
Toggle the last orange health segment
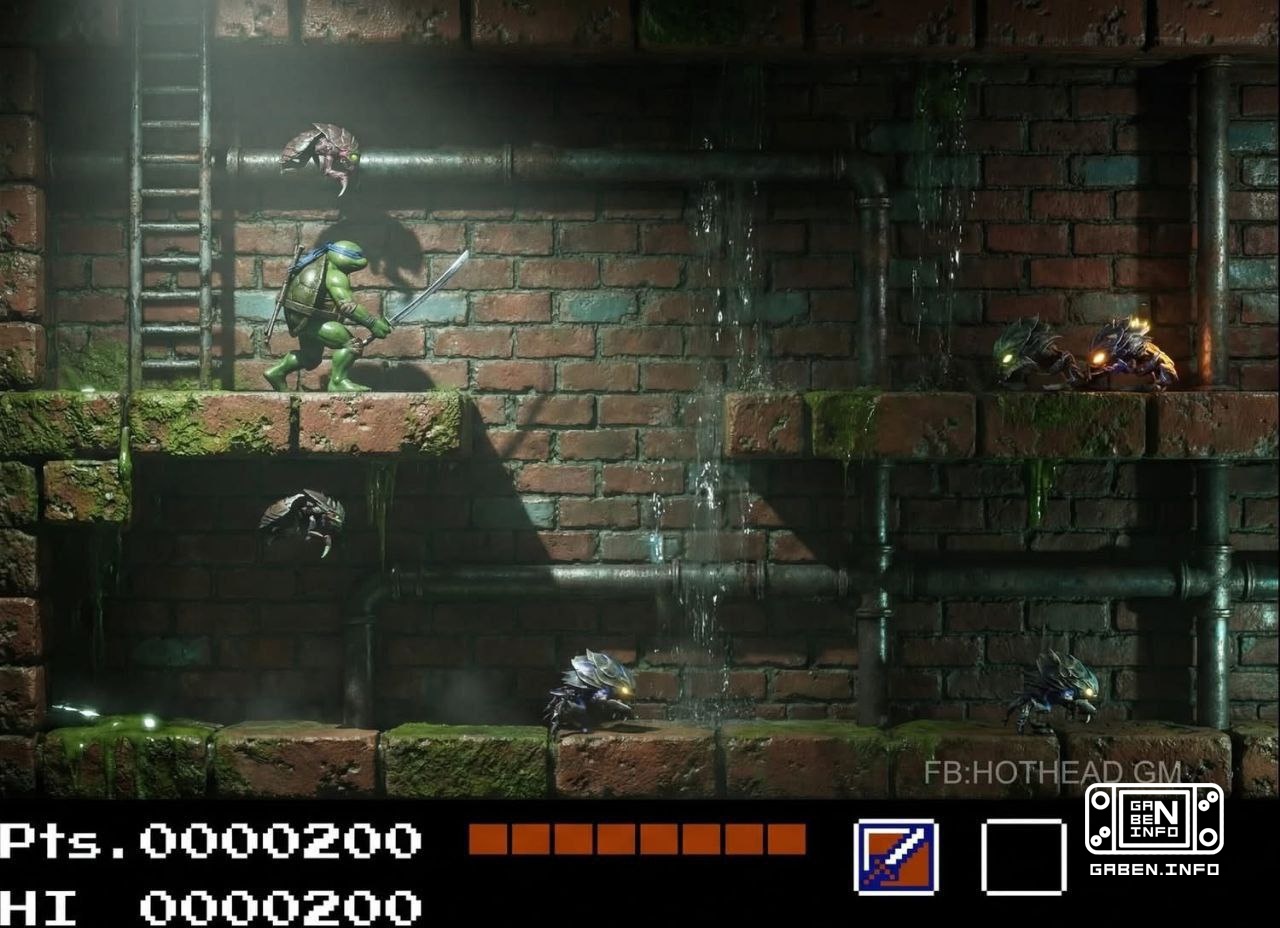789,840
